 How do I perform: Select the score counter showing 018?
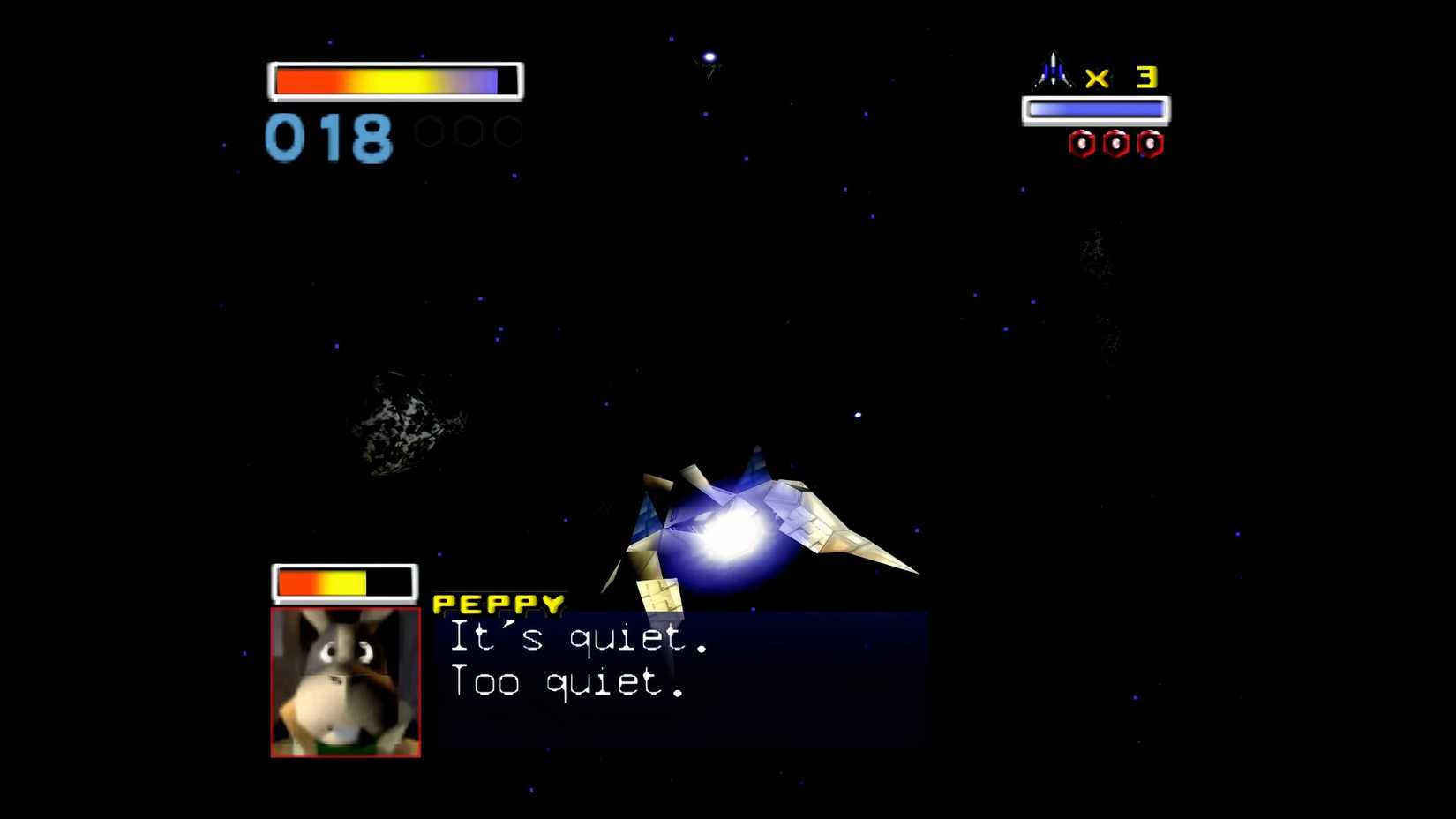tap(329, 139)
